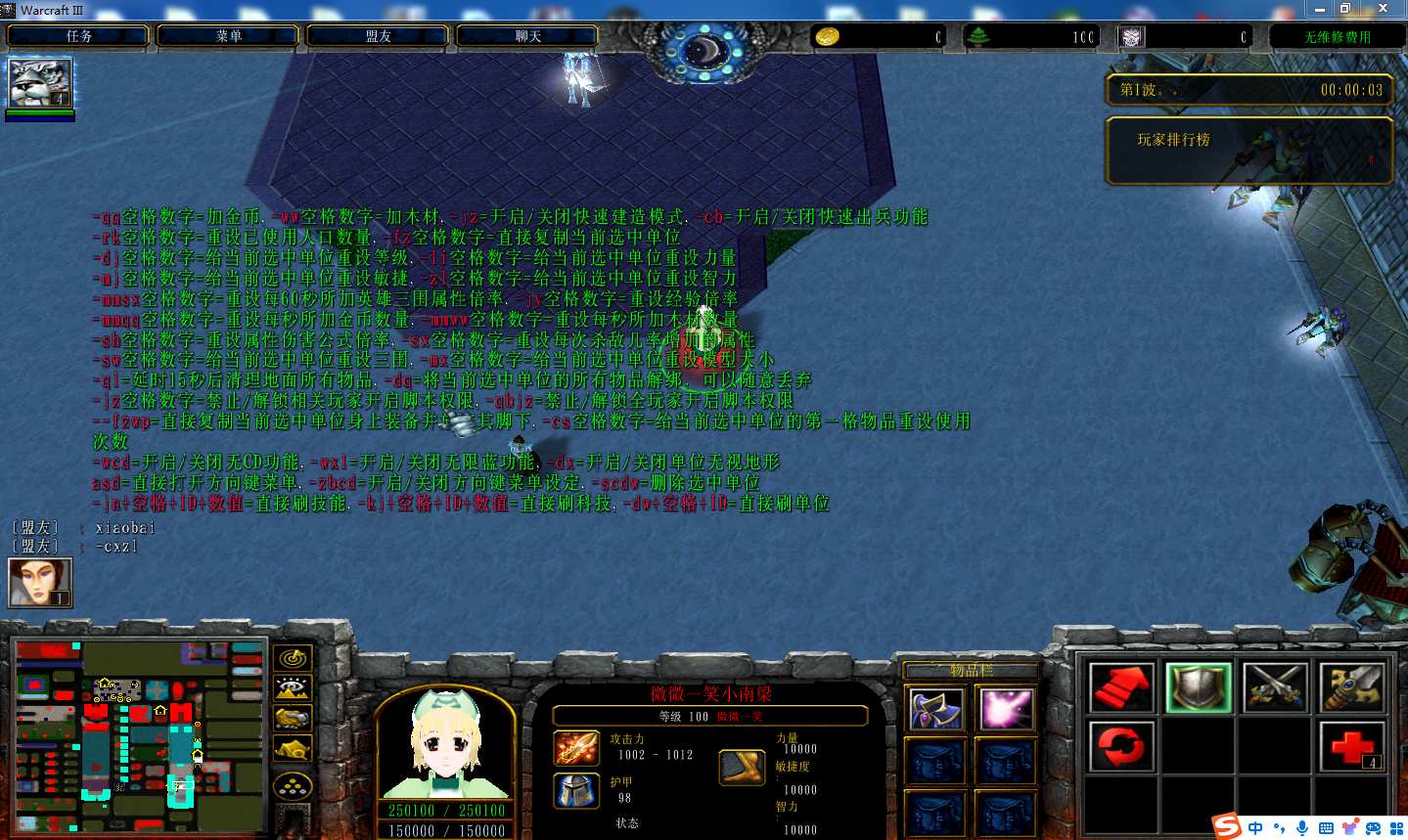
Task: Open the 聊天 chat log
Action: pos(527,36)
